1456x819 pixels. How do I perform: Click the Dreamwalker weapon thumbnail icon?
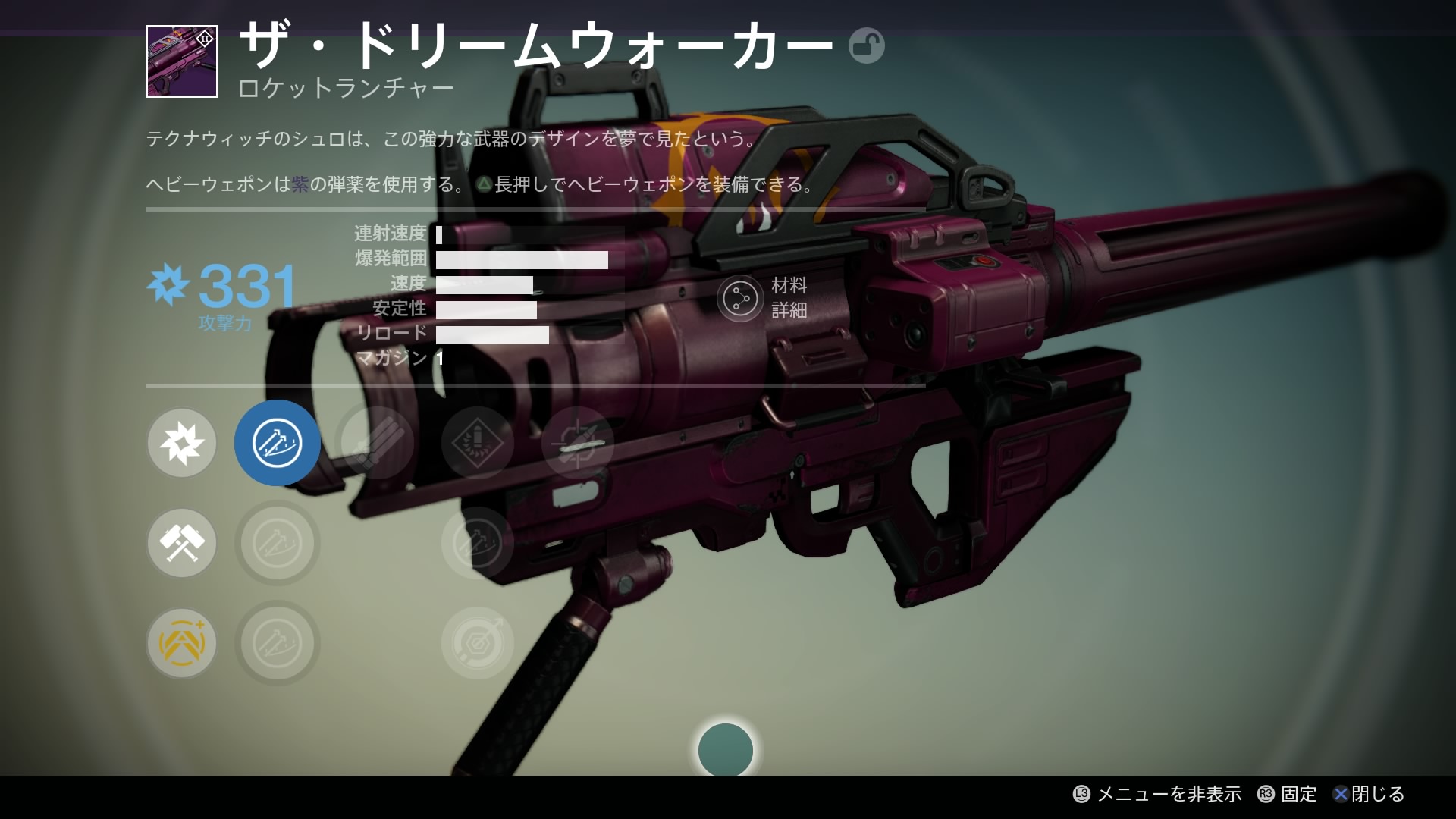tap(182, 61)
